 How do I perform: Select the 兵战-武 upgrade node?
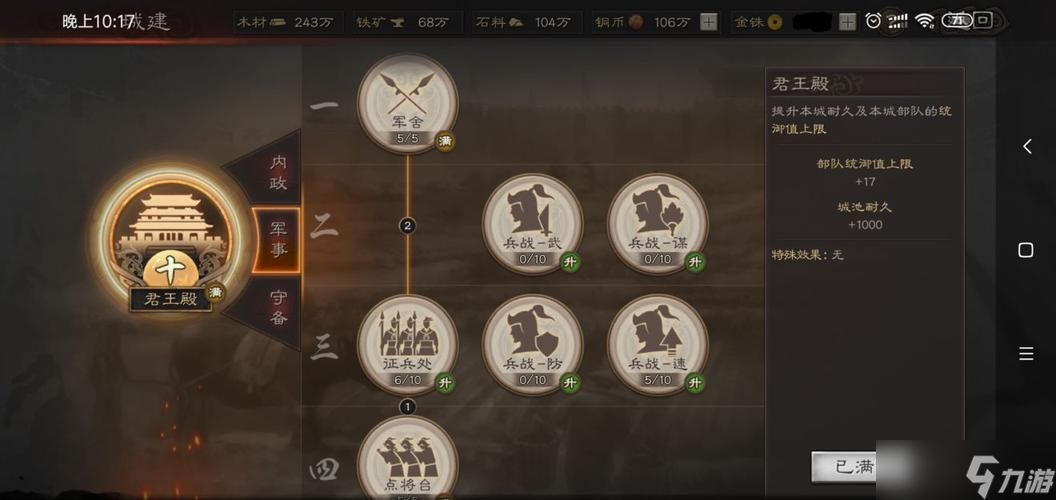532,222
